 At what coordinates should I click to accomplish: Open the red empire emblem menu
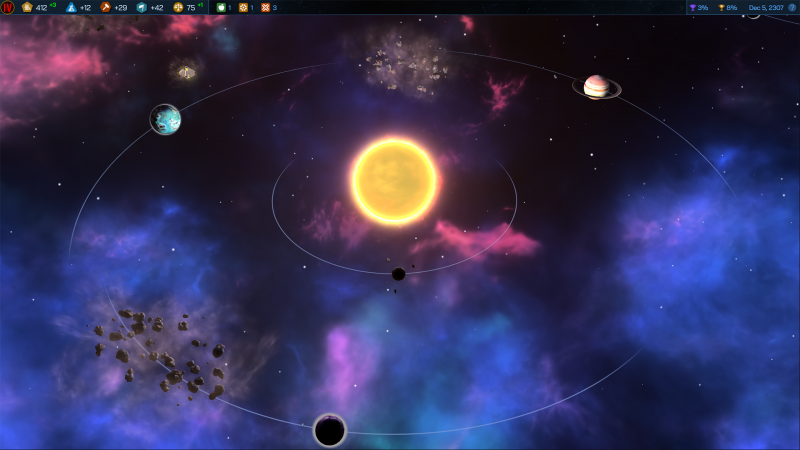click(8, 7)
